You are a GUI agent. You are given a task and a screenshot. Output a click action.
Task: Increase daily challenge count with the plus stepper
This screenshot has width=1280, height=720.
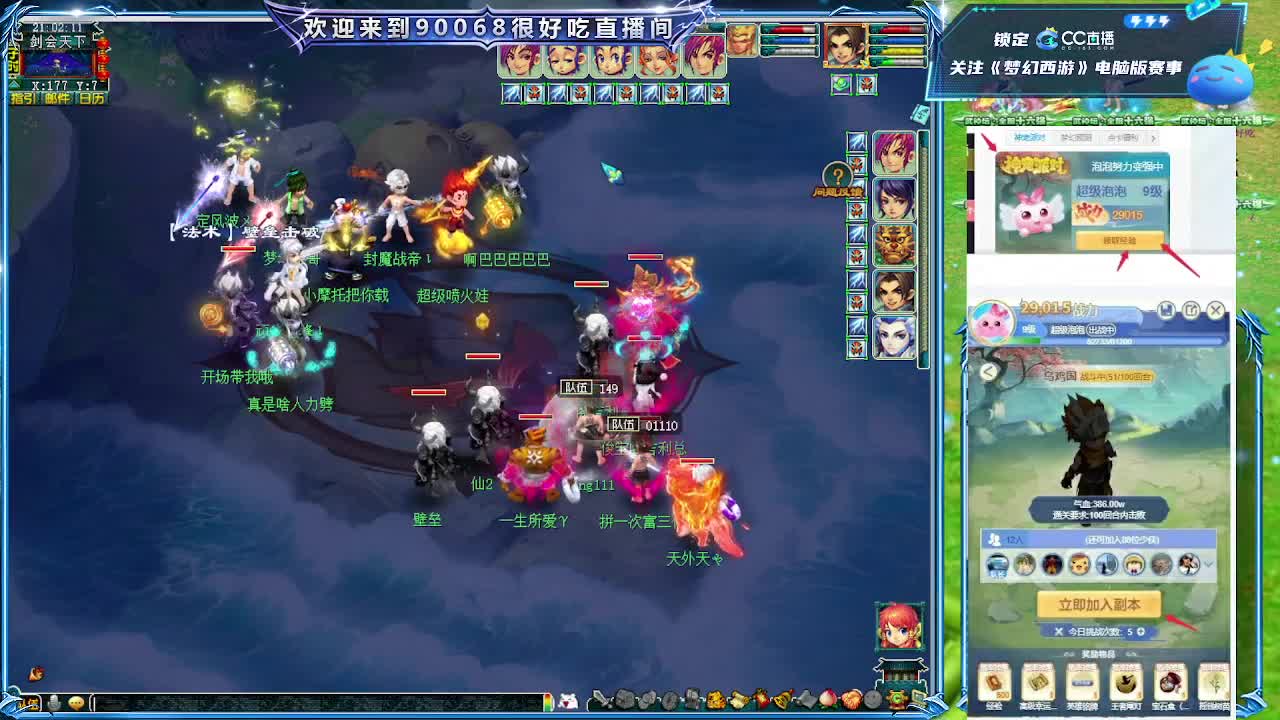click(x=1141, y=633)
